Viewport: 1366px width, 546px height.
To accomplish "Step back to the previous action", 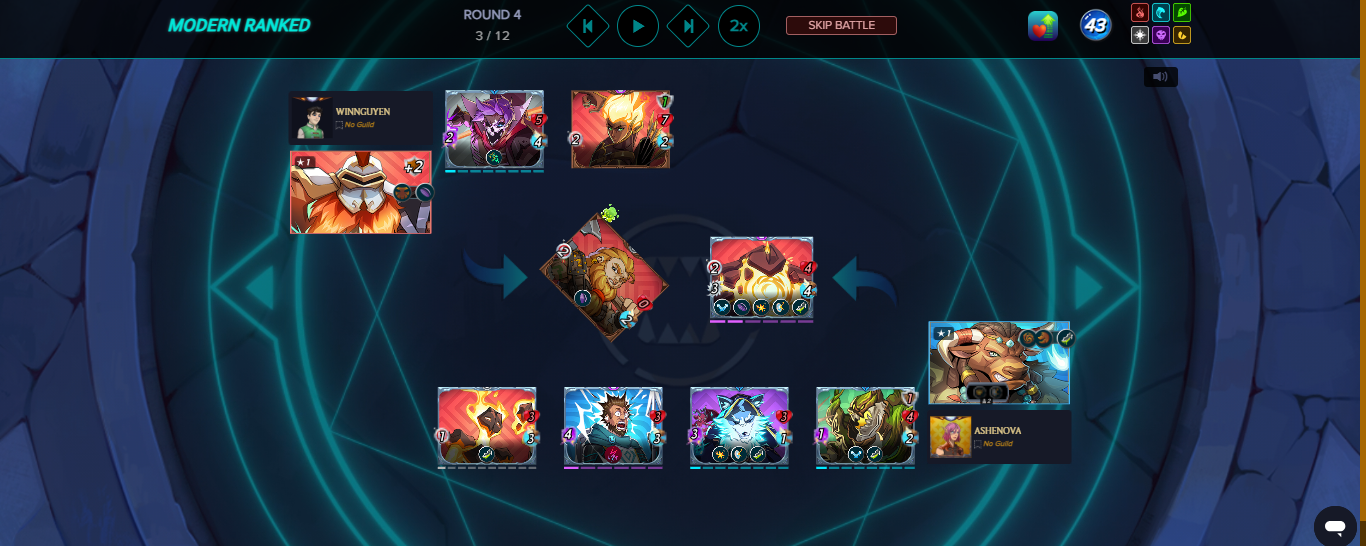I will coord(588,26).
